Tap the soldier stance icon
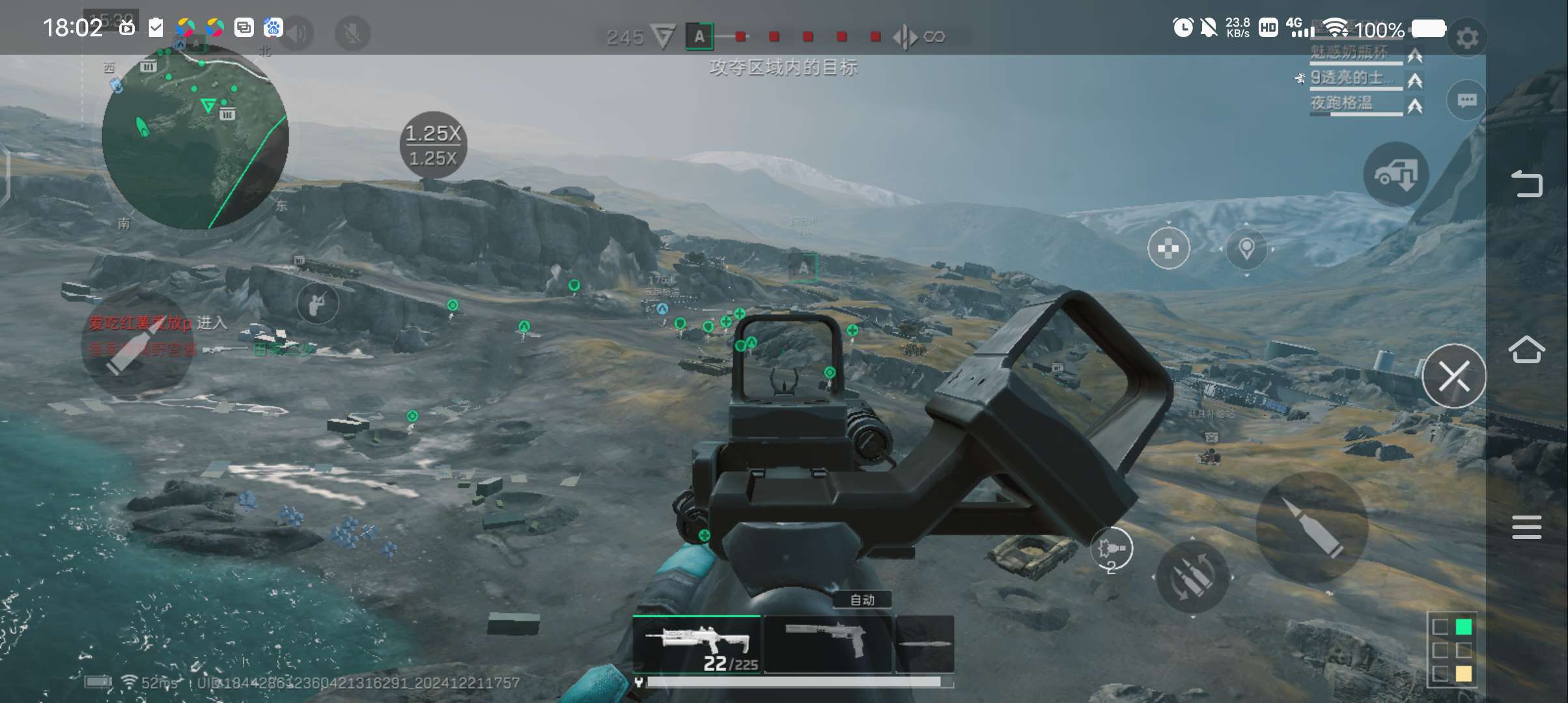Viewport: 1568px width, 703px height. [x=318, y=303]
